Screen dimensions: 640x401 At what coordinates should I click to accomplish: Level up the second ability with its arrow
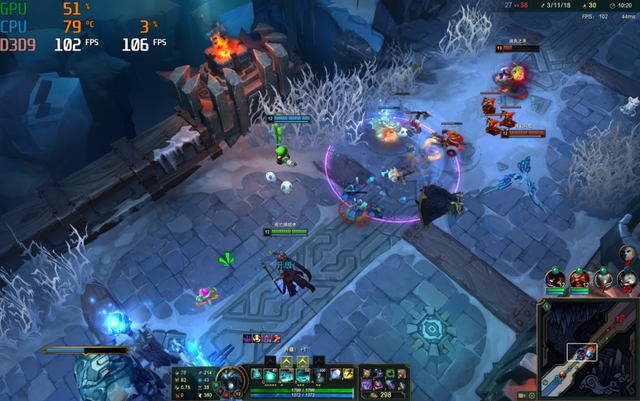click(x=287, y=360)
